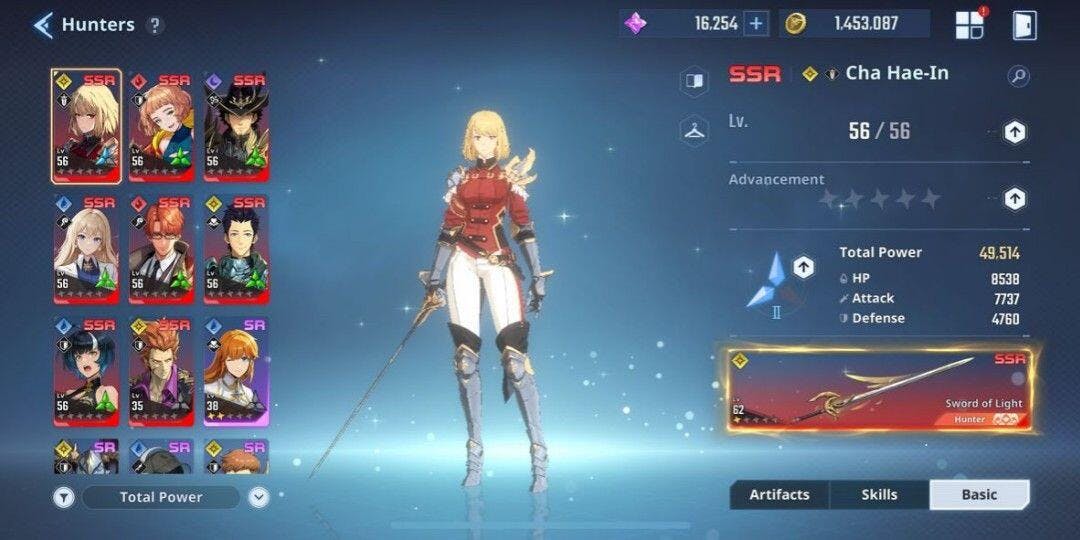Open the Hunters help question mark
The image size is (1080, 540).
154,26
